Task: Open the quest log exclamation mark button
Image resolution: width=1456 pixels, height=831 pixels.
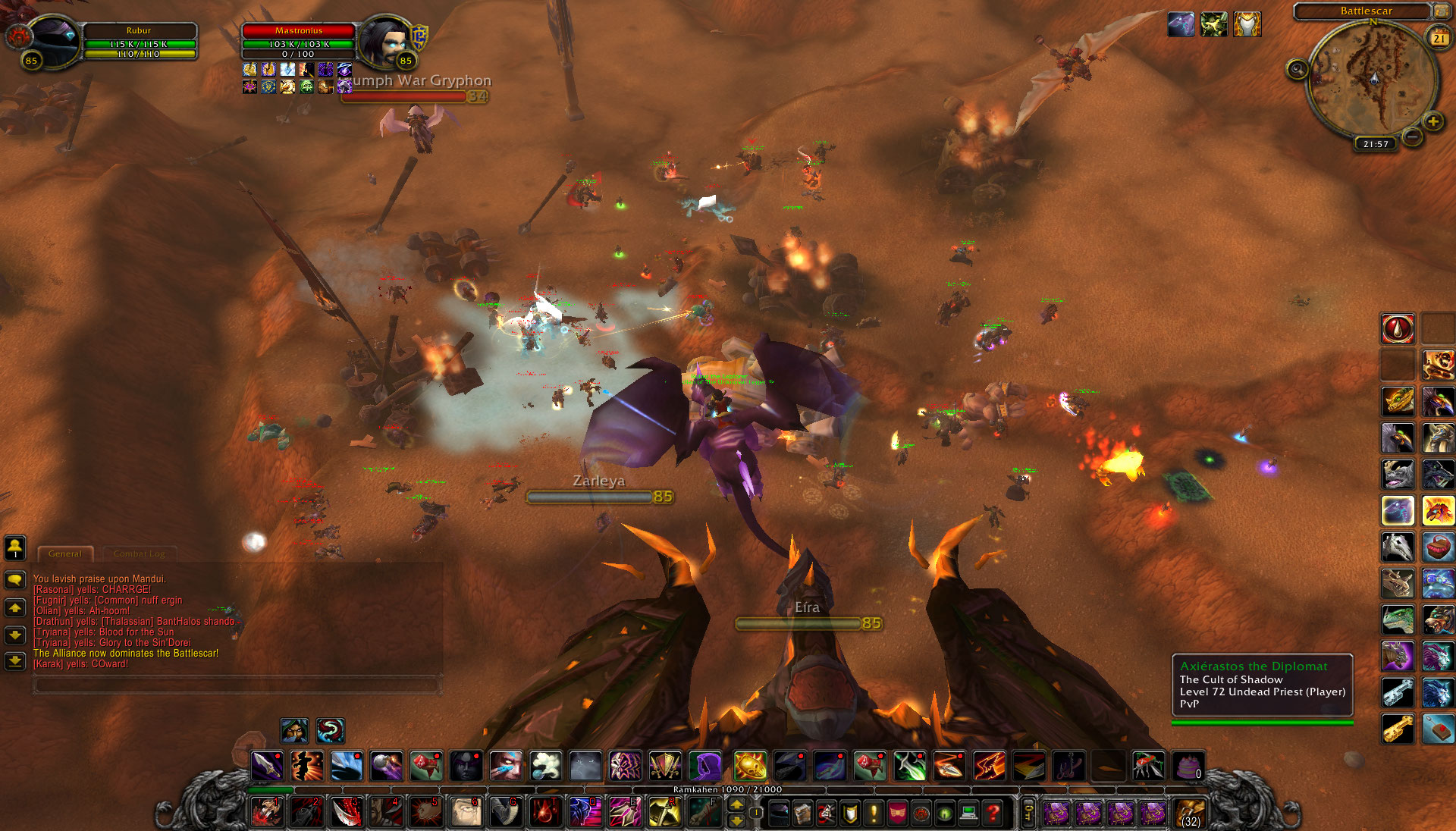Action: tap(874, 814)
